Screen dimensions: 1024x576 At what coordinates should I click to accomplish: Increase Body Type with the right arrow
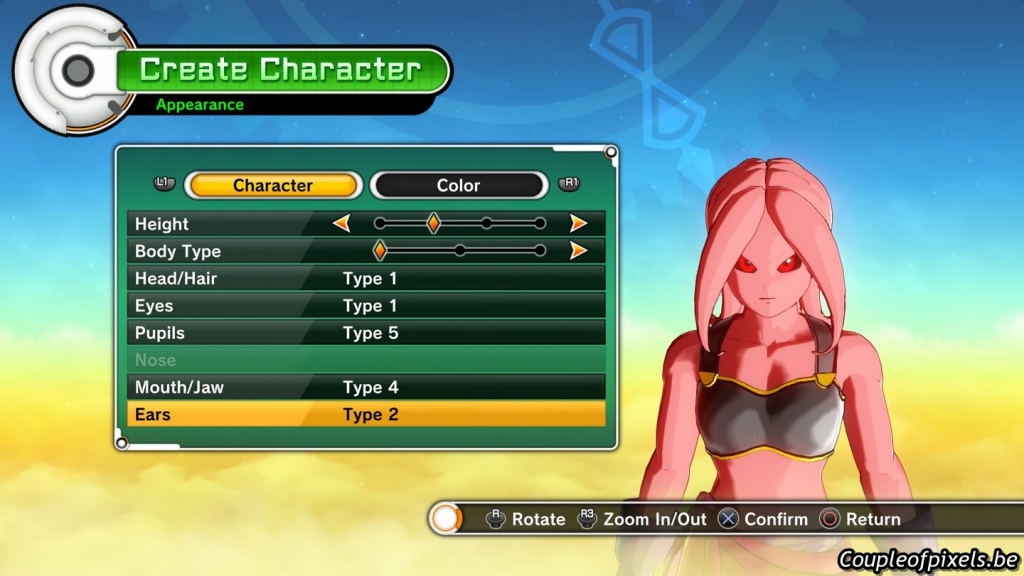coord(578,251)
